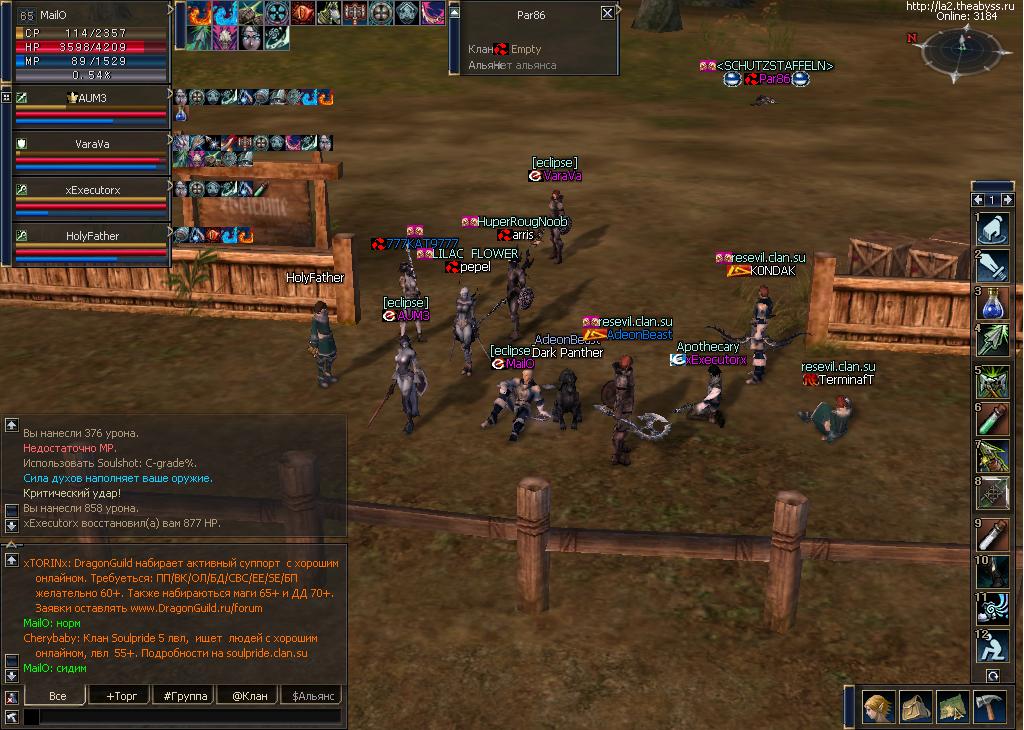This screenshot has height=730, width=1024.
Task: Switch to the +Торг chat tab
Action: pos(116,696)
